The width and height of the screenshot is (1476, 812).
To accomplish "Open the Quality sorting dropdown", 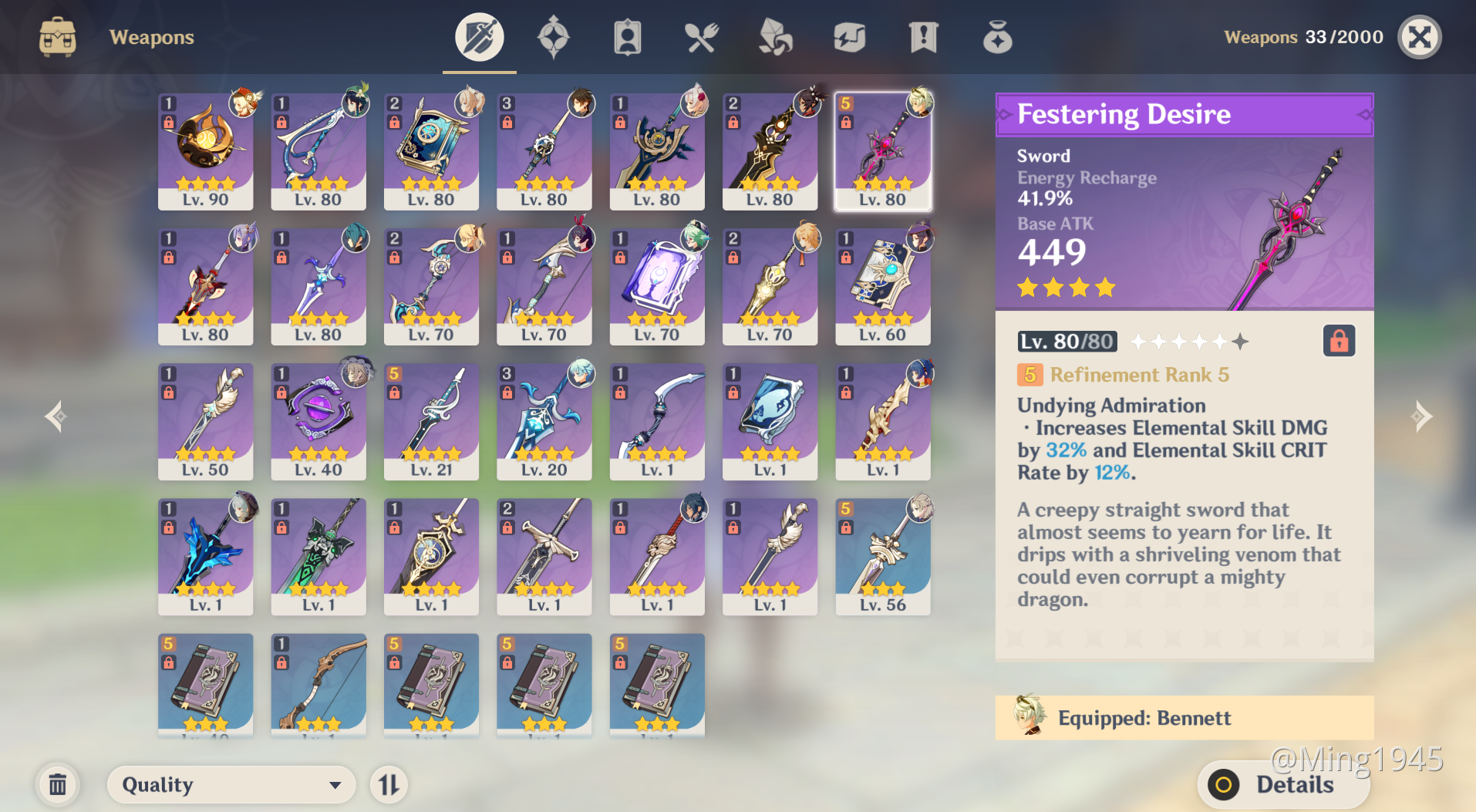I will coord(231,784).
